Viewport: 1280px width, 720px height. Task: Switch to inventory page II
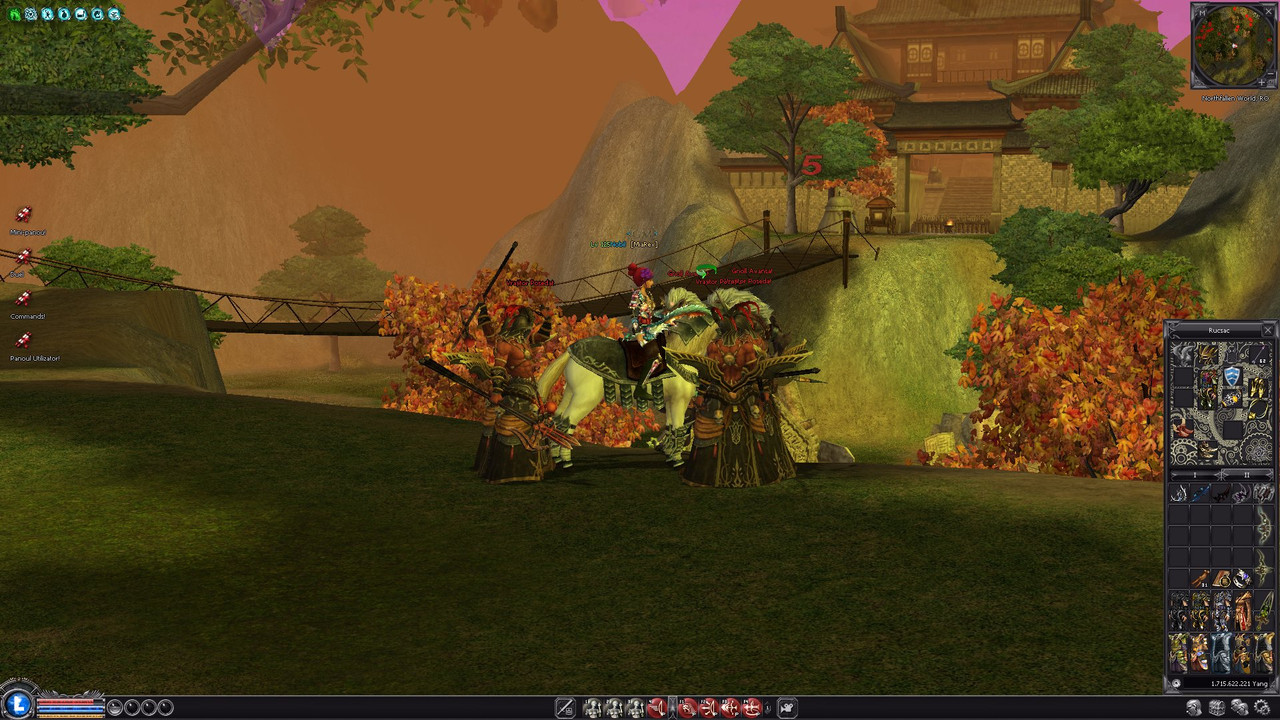pos(1245,475)
